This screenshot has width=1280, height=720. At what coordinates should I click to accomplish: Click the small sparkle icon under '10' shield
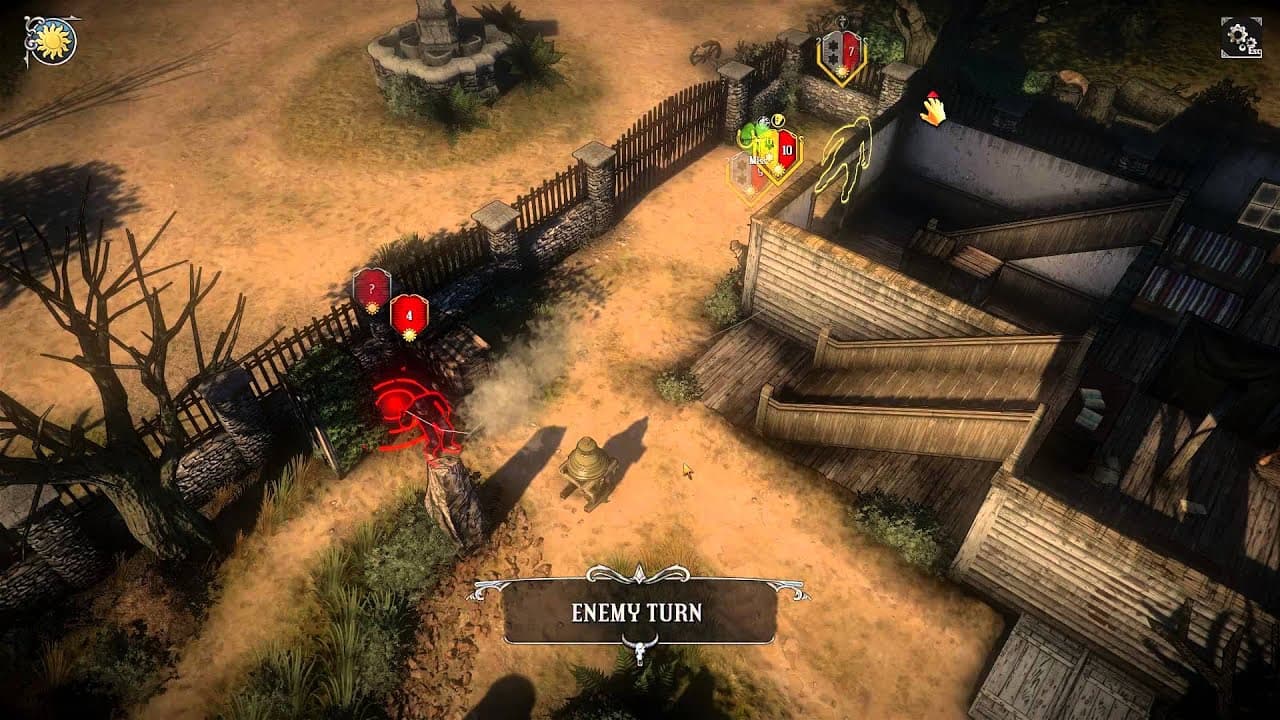click(x=778, y=170)
